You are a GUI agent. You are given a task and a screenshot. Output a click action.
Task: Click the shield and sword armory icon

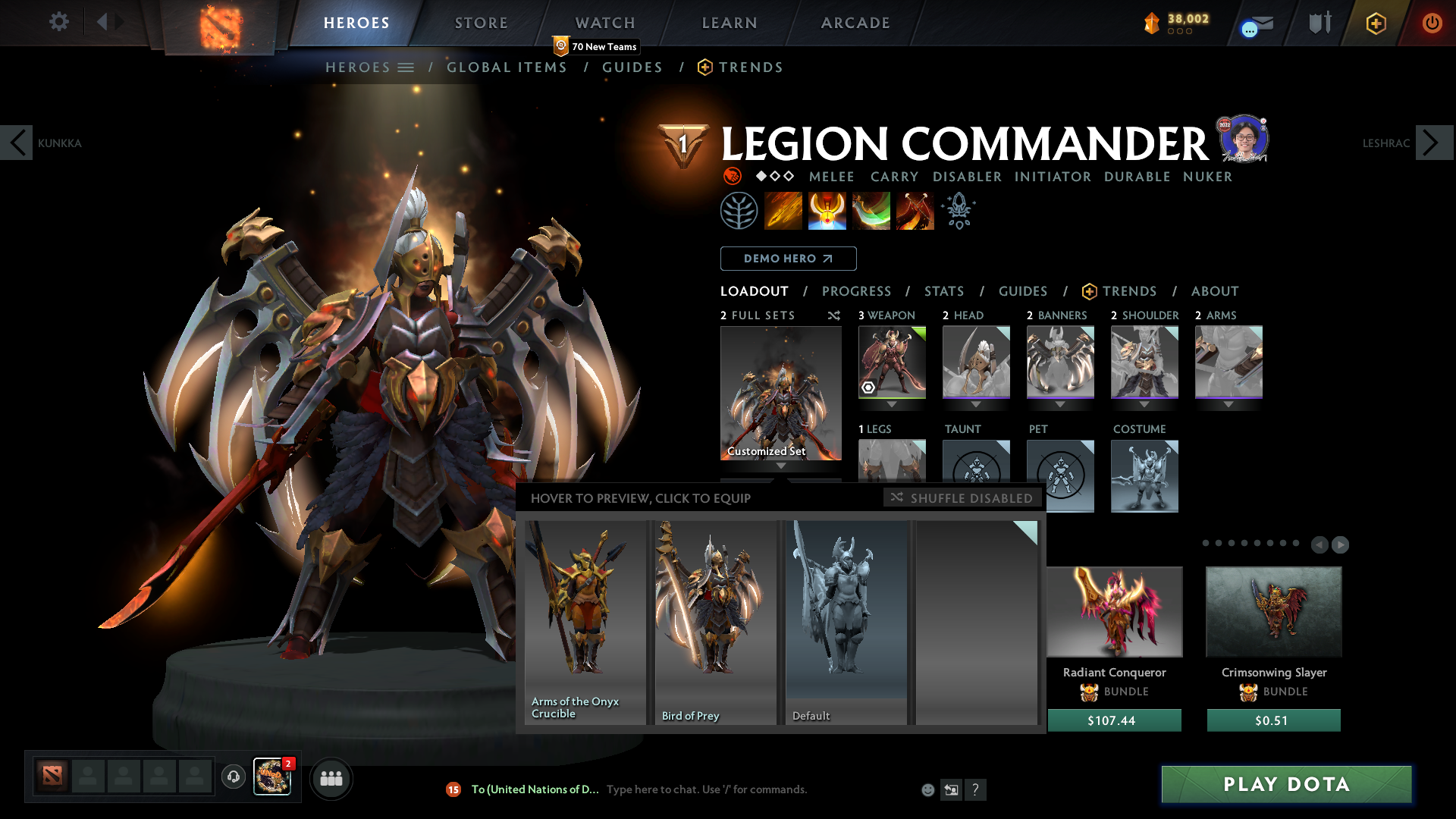coord(1319,22)
